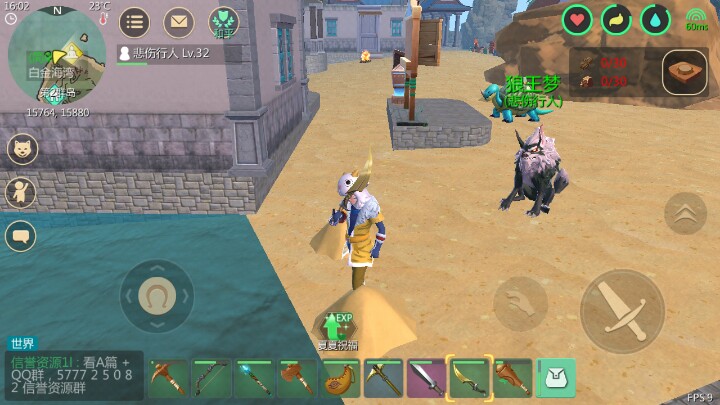The image size is (720, 405).
Task: Select the horn item hotbar slot
Action: pyautogui.click(x=340, y=379)
